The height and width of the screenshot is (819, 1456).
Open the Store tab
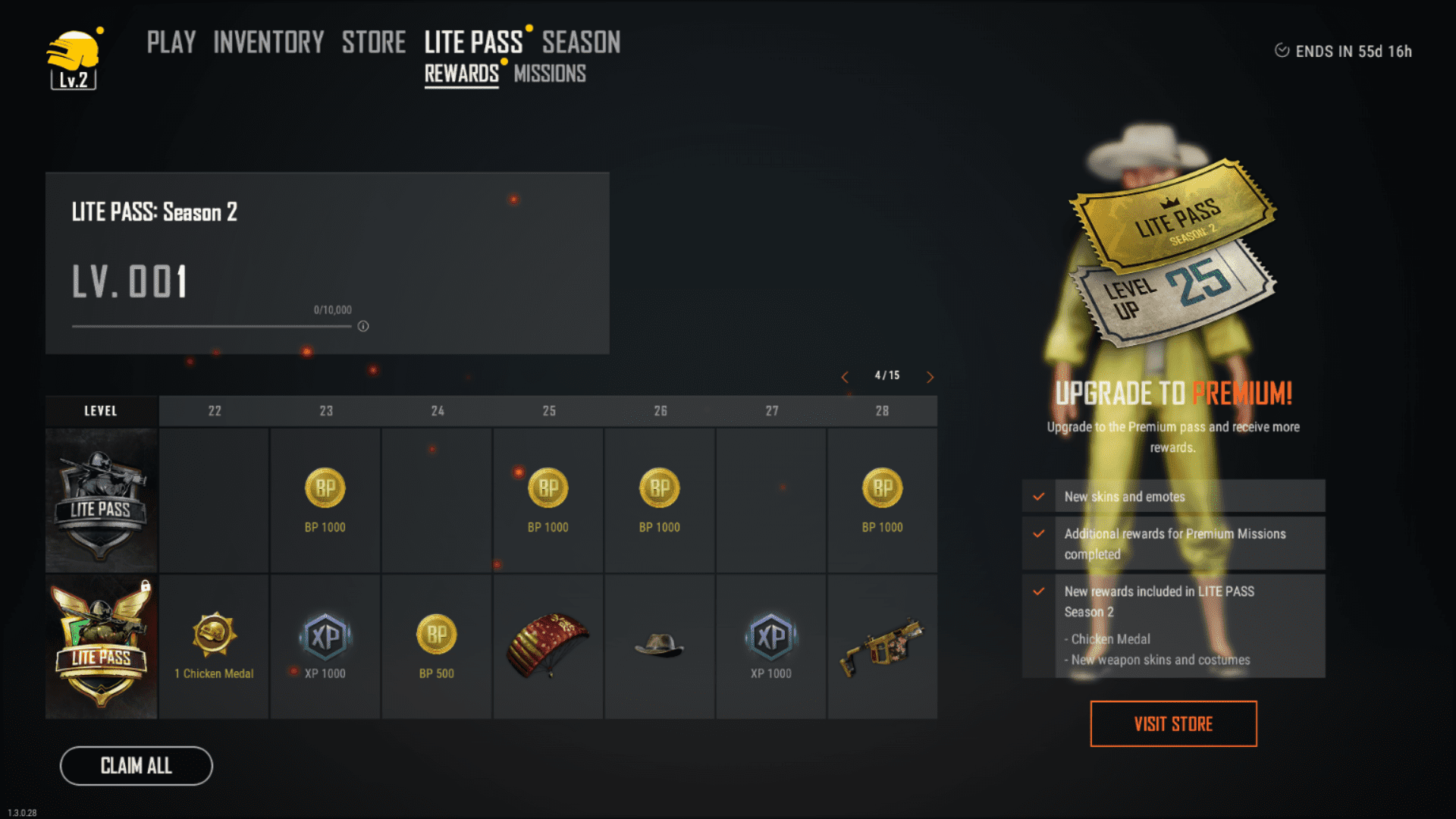click(x=373, y=42)
